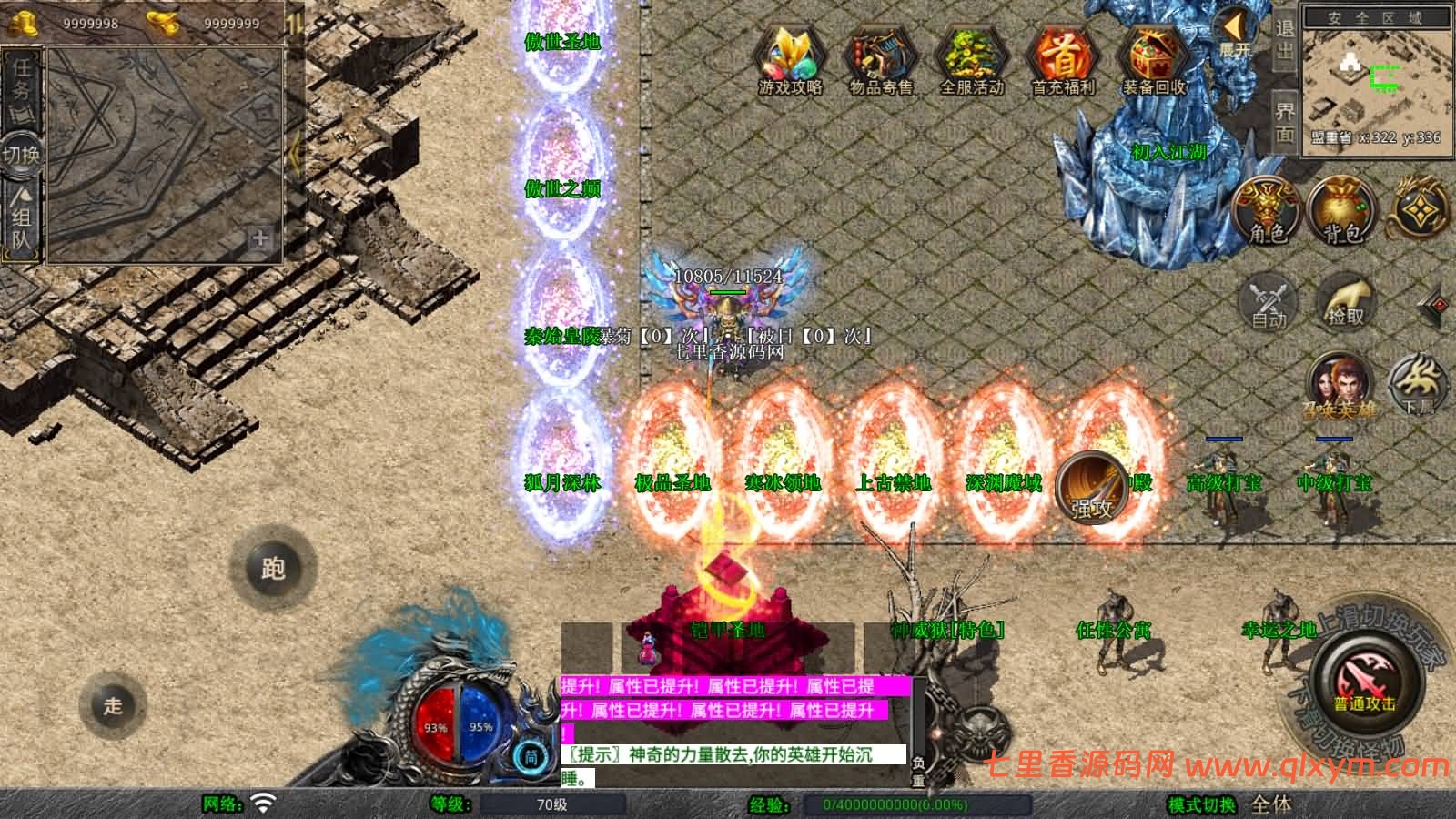The height and width of the screenshot is (819, 1456).
Task: Switch movement to 跑 run
Action: click(x=273, y=569)
